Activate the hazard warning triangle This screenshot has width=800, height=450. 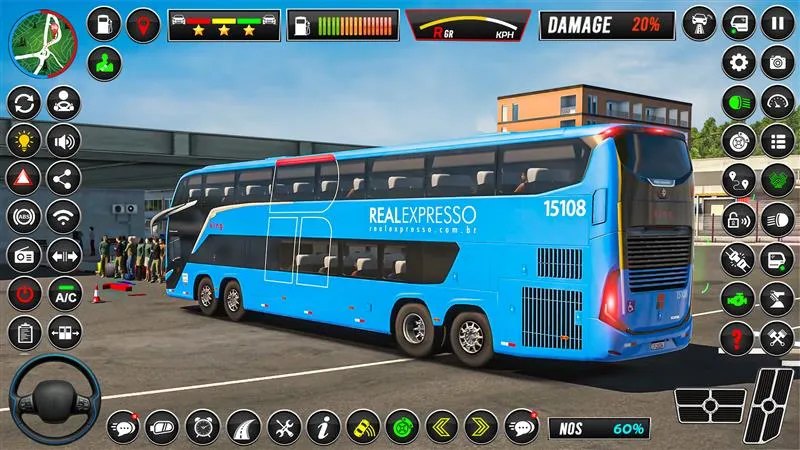tap(24, 178)
